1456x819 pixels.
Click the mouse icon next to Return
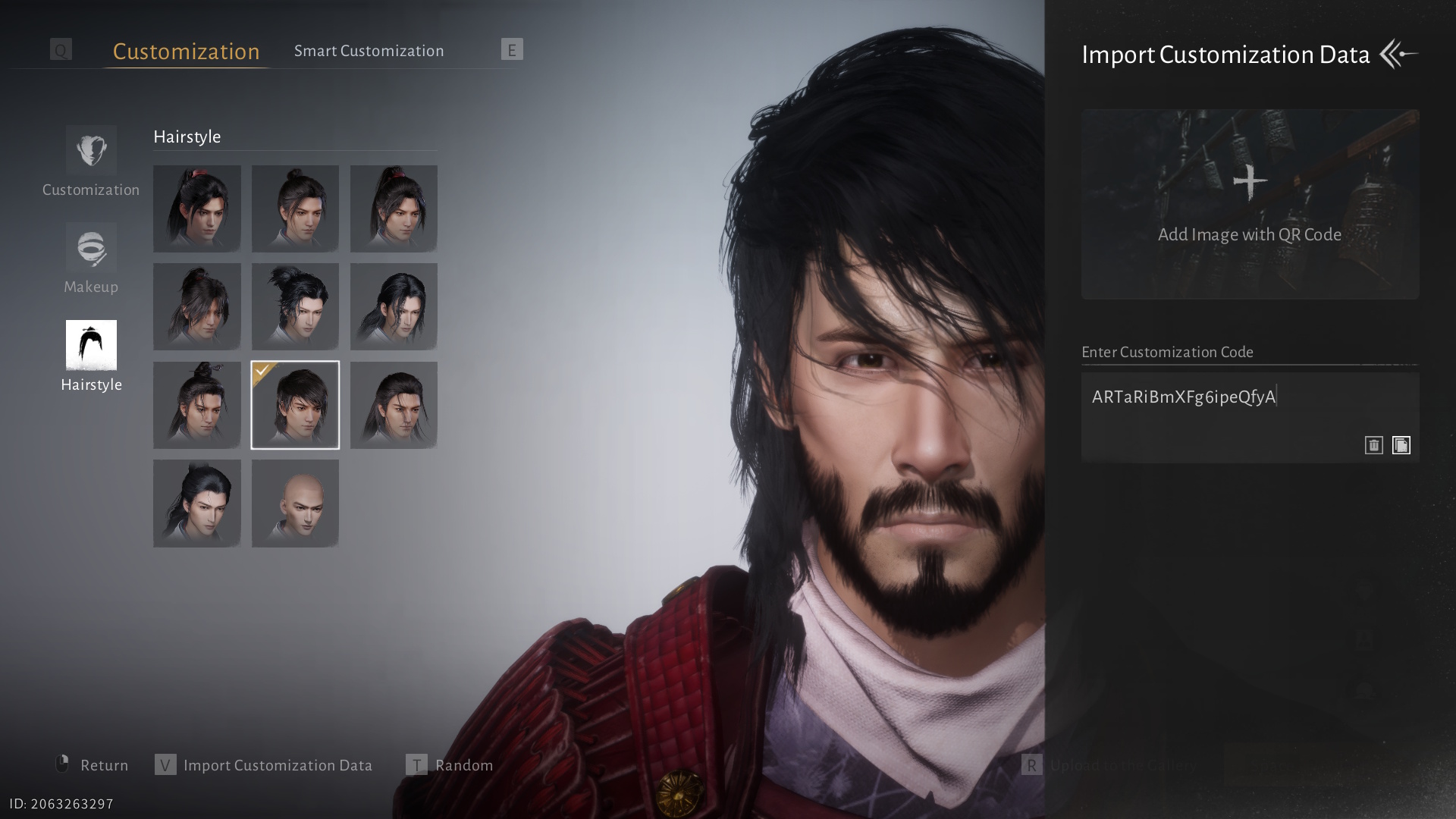[x=64, y=764]
